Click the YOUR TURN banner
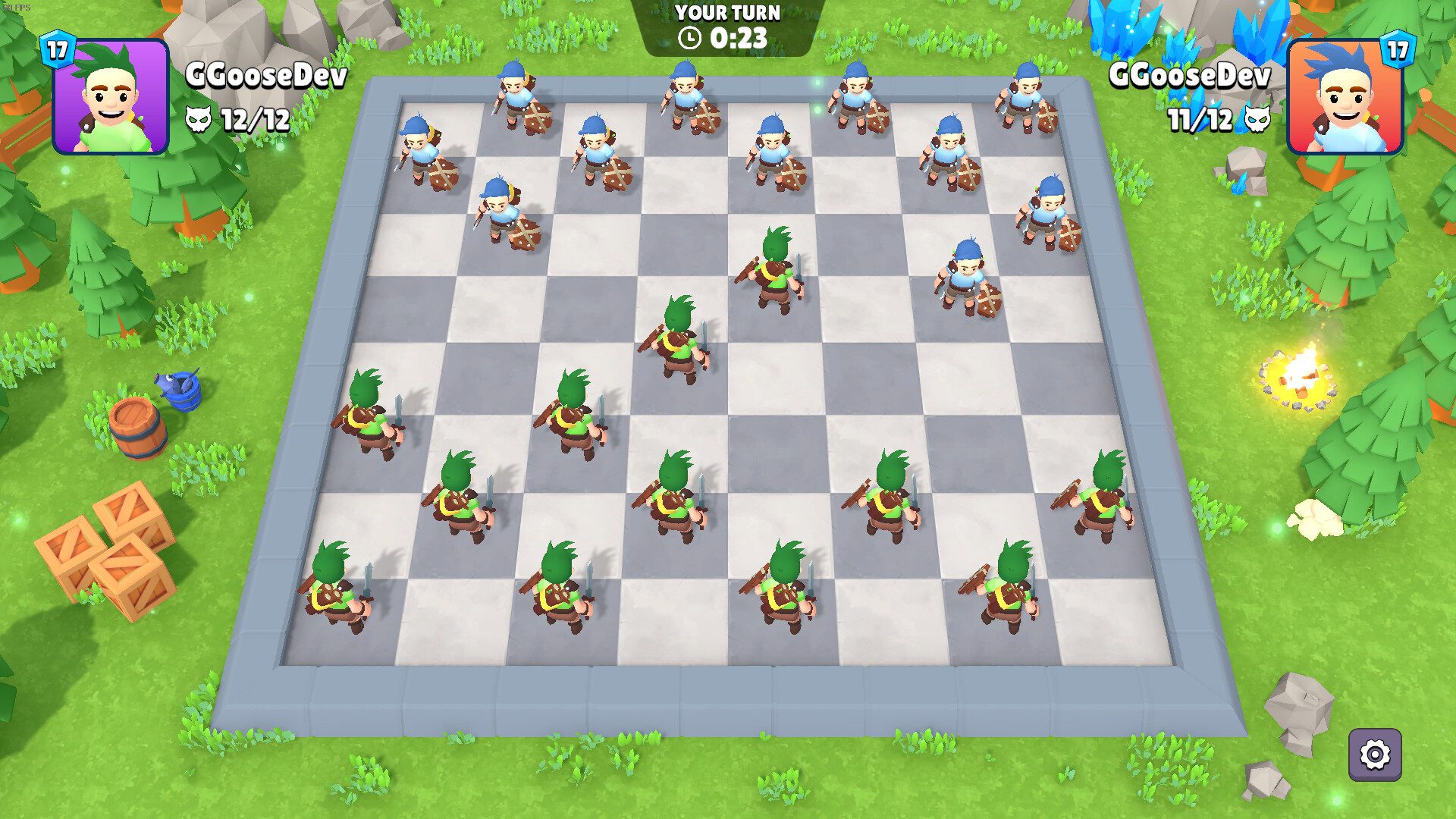The width and height of the screenshot is (1456, 819). [x=728, y=11]
